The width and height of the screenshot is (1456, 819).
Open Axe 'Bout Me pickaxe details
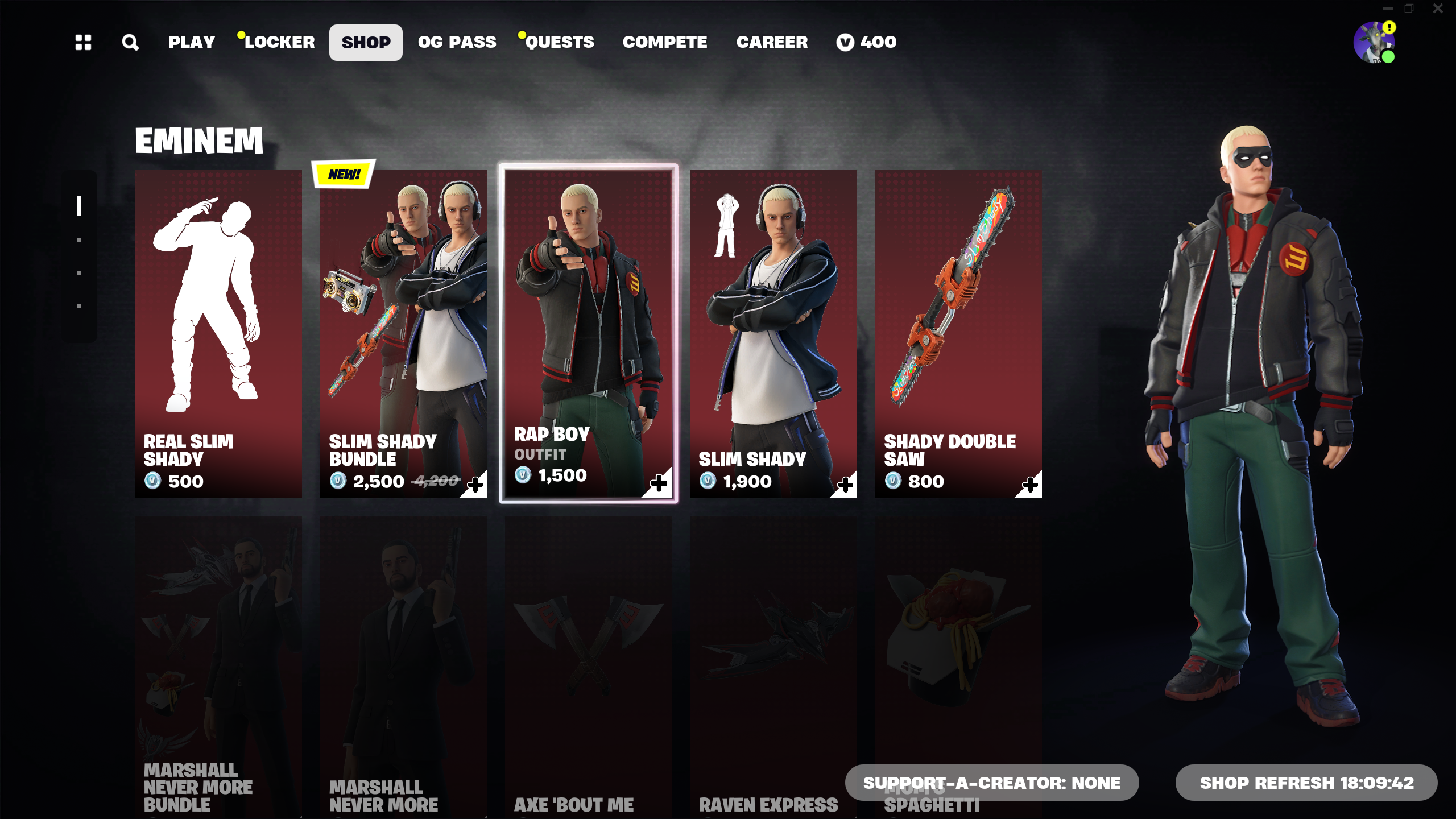click(x=588, y=654)
